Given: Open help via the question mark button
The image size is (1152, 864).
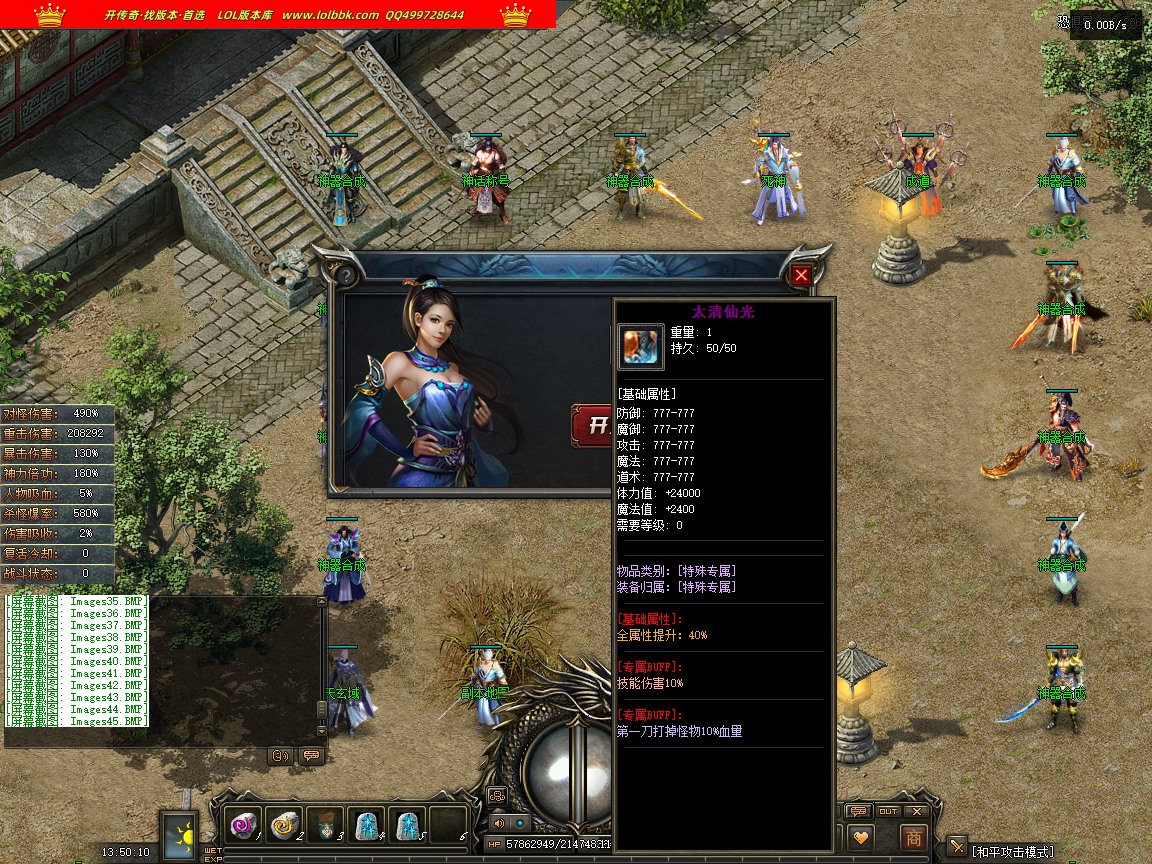Looking at the screenshot, I should [x=347, y=276].
